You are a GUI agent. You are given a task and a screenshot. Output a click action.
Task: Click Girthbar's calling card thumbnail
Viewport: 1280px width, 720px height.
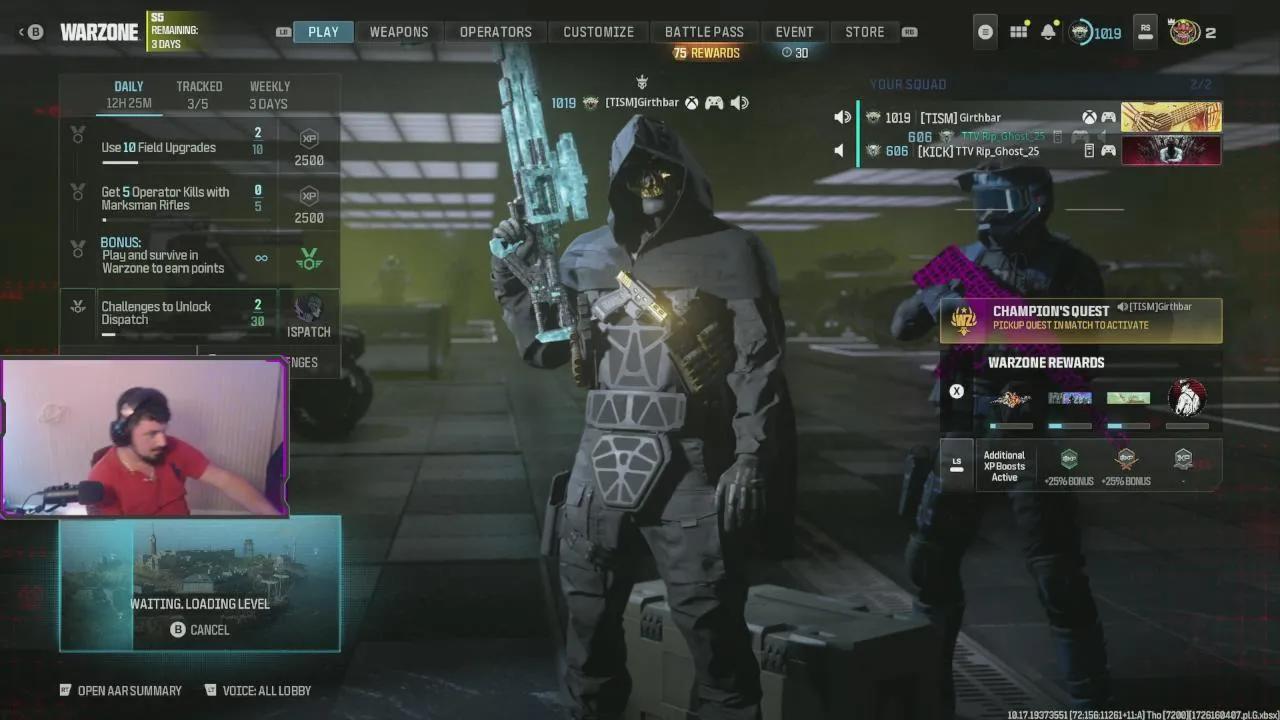[x=1172, y=116]
